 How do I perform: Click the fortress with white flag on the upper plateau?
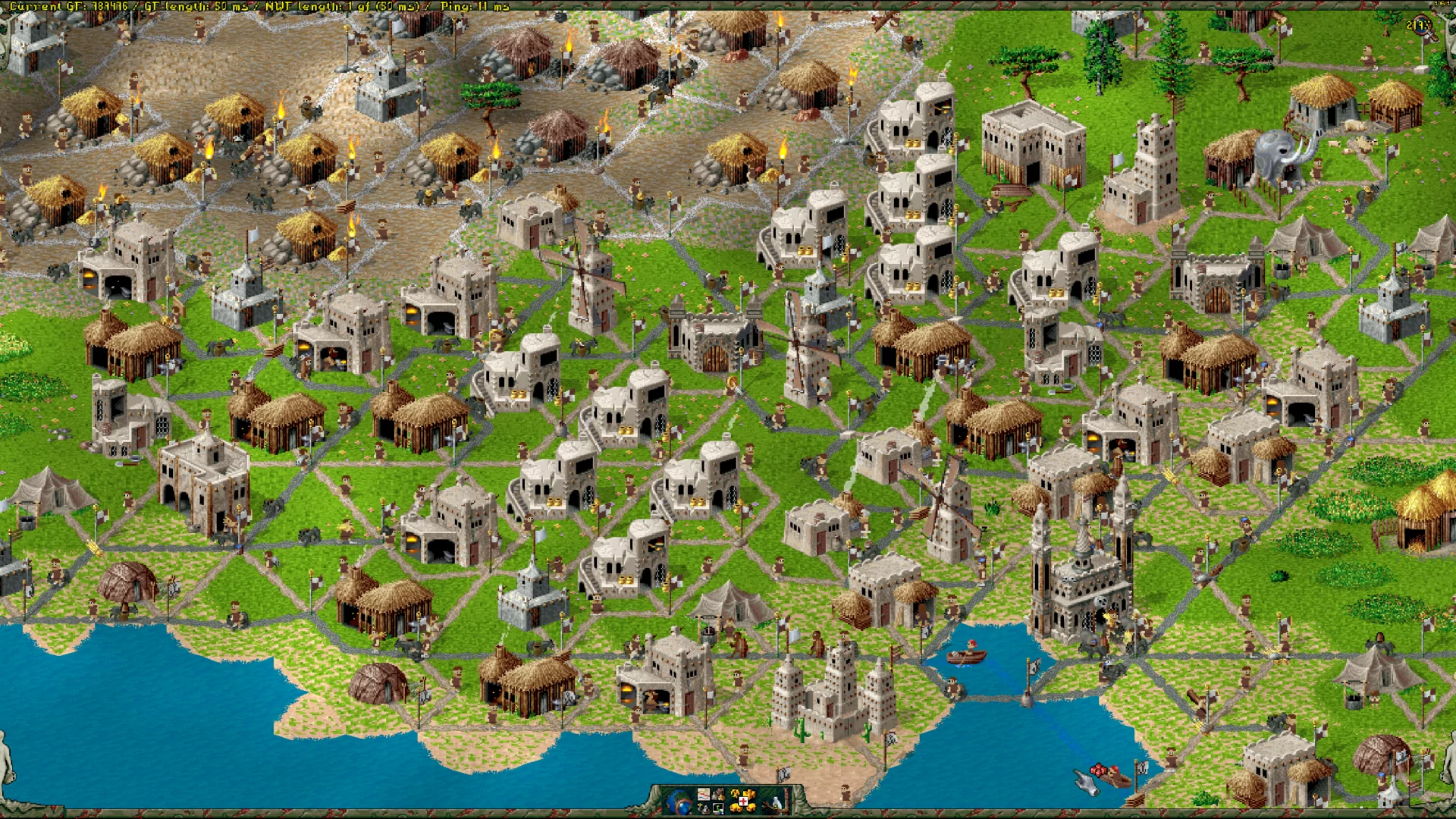point(383,85)
